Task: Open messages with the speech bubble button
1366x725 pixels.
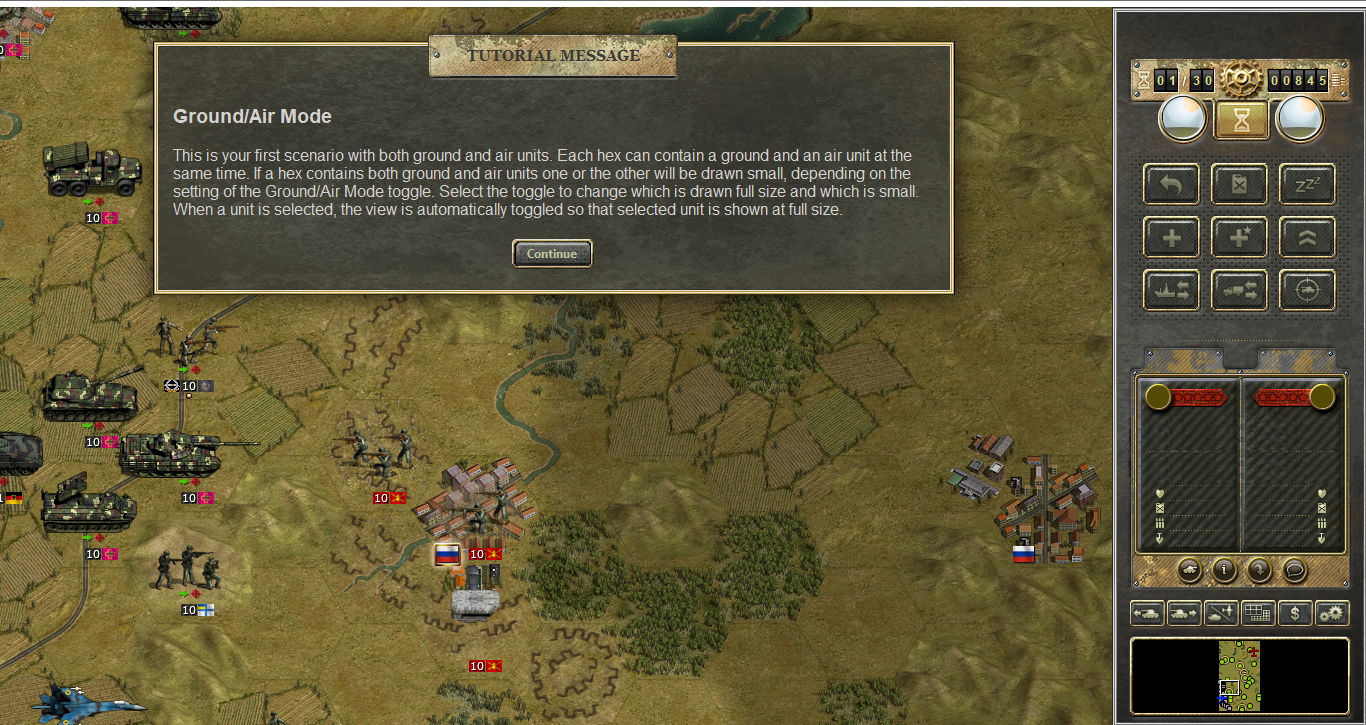Action: point(1294,570)
